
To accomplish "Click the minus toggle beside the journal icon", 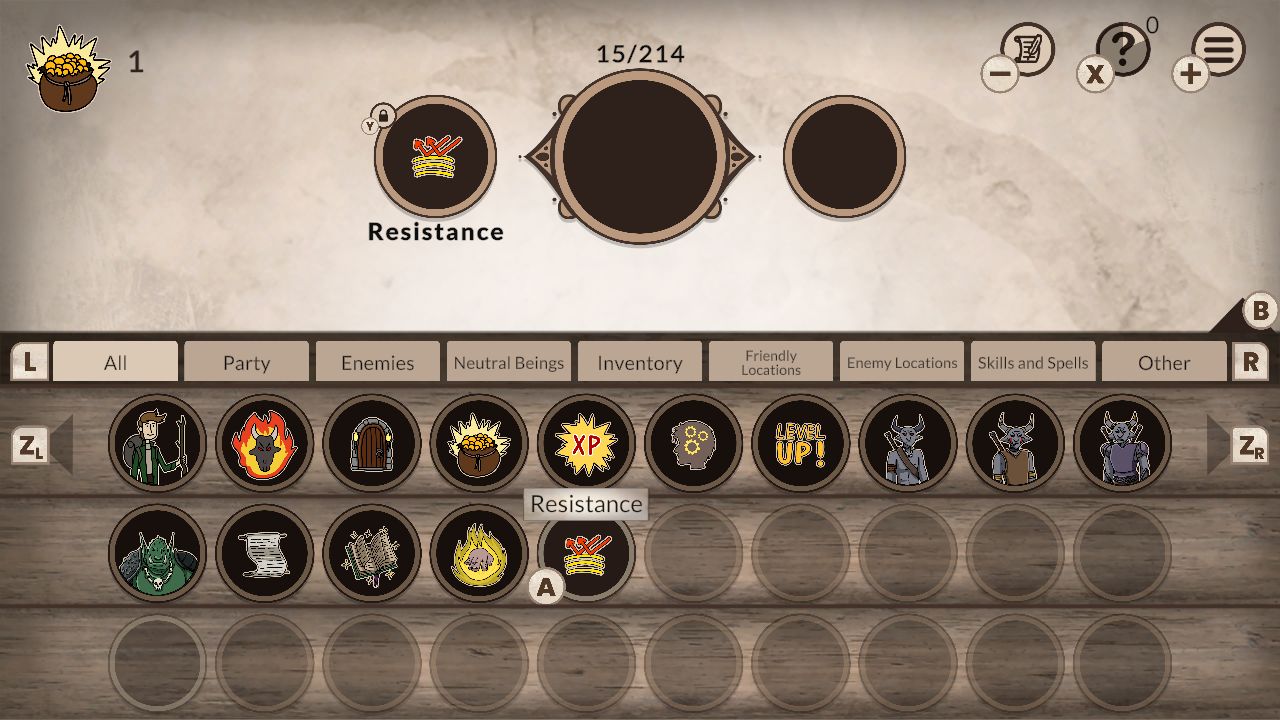I will [999, 74].
